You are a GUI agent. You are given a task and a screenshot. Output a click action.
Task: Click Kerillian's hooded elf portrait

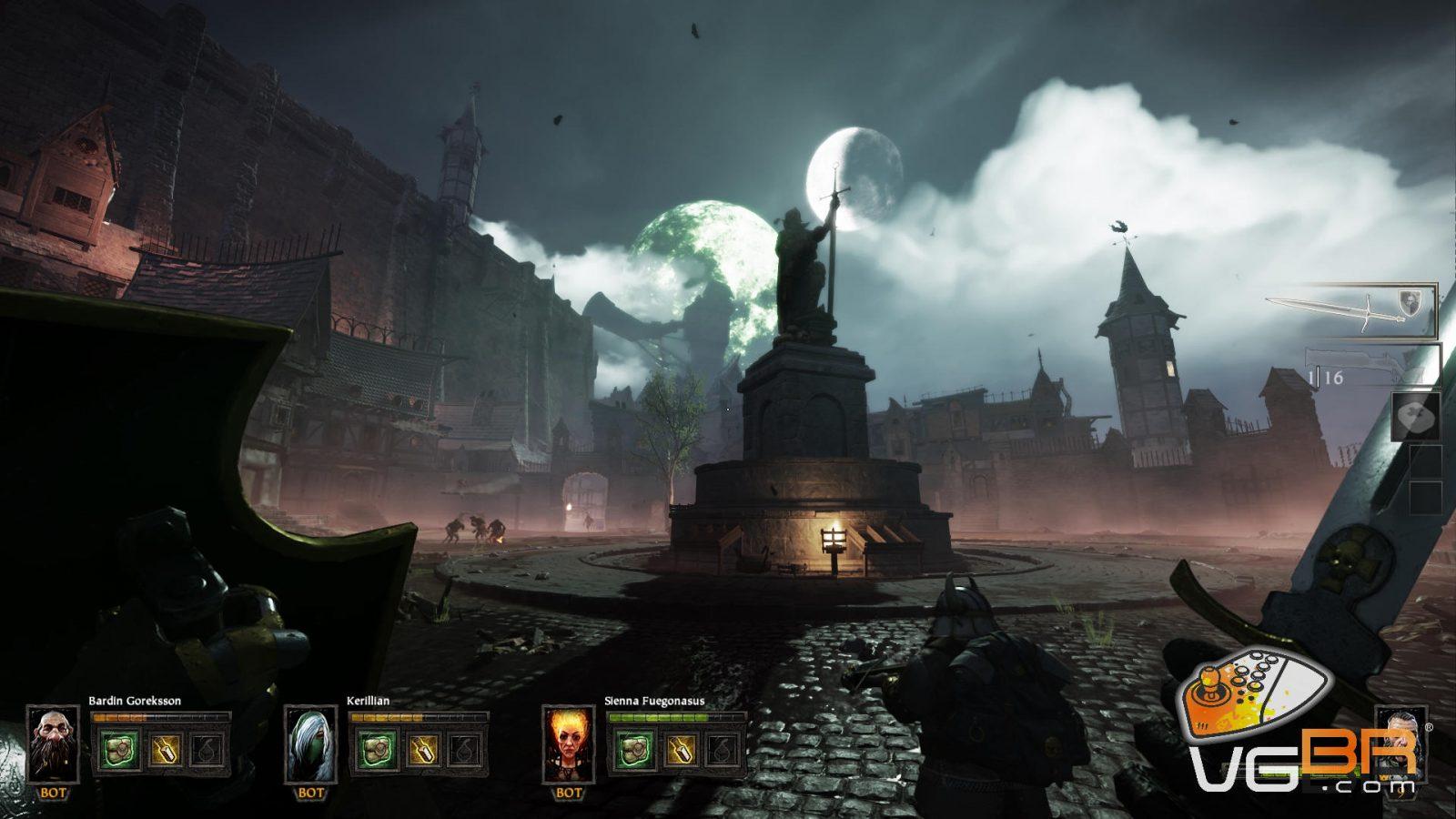[x=310, y=744]
